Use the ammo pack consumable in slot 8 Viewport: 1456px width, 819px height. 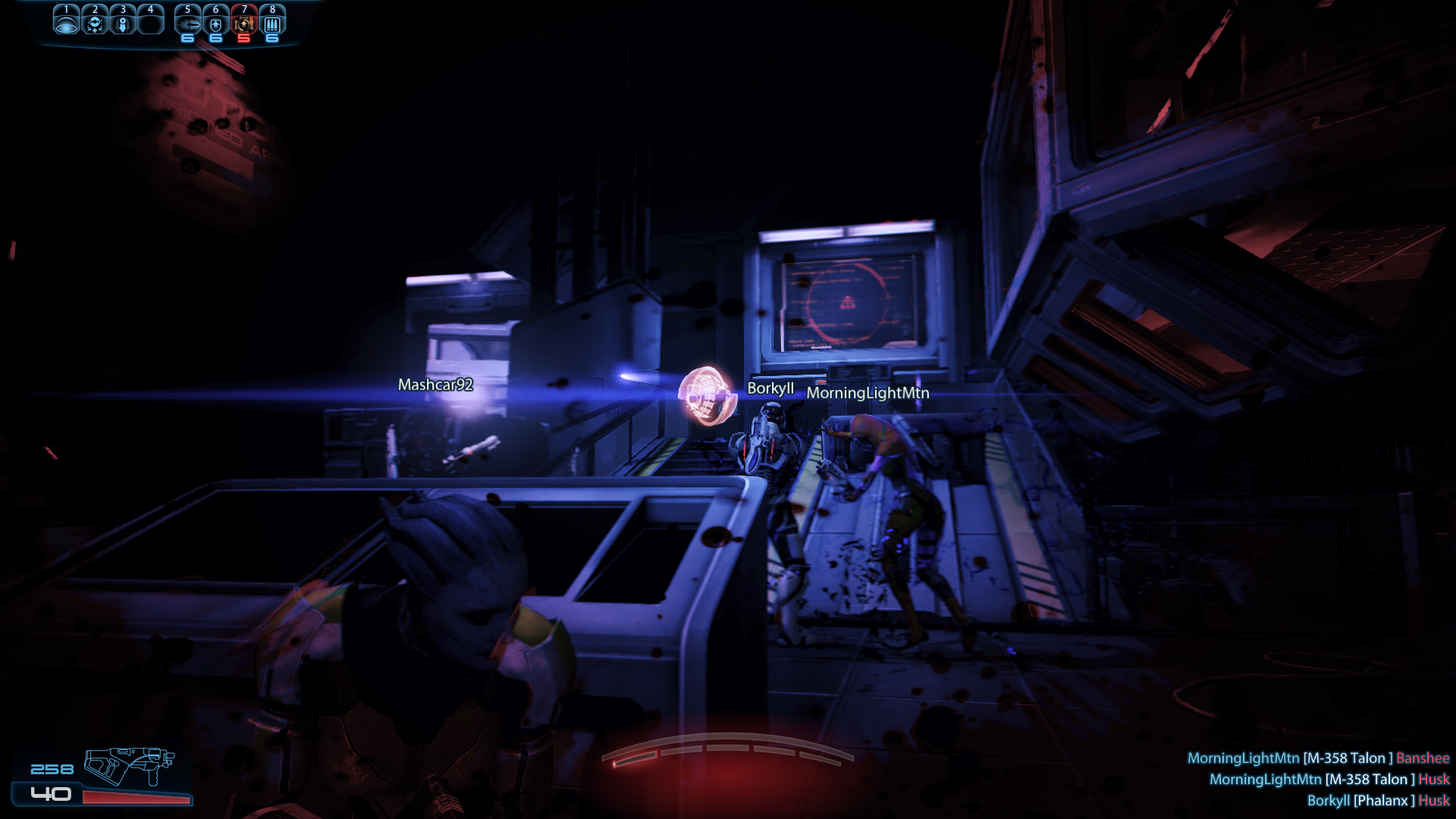click(x=272, y=22)
